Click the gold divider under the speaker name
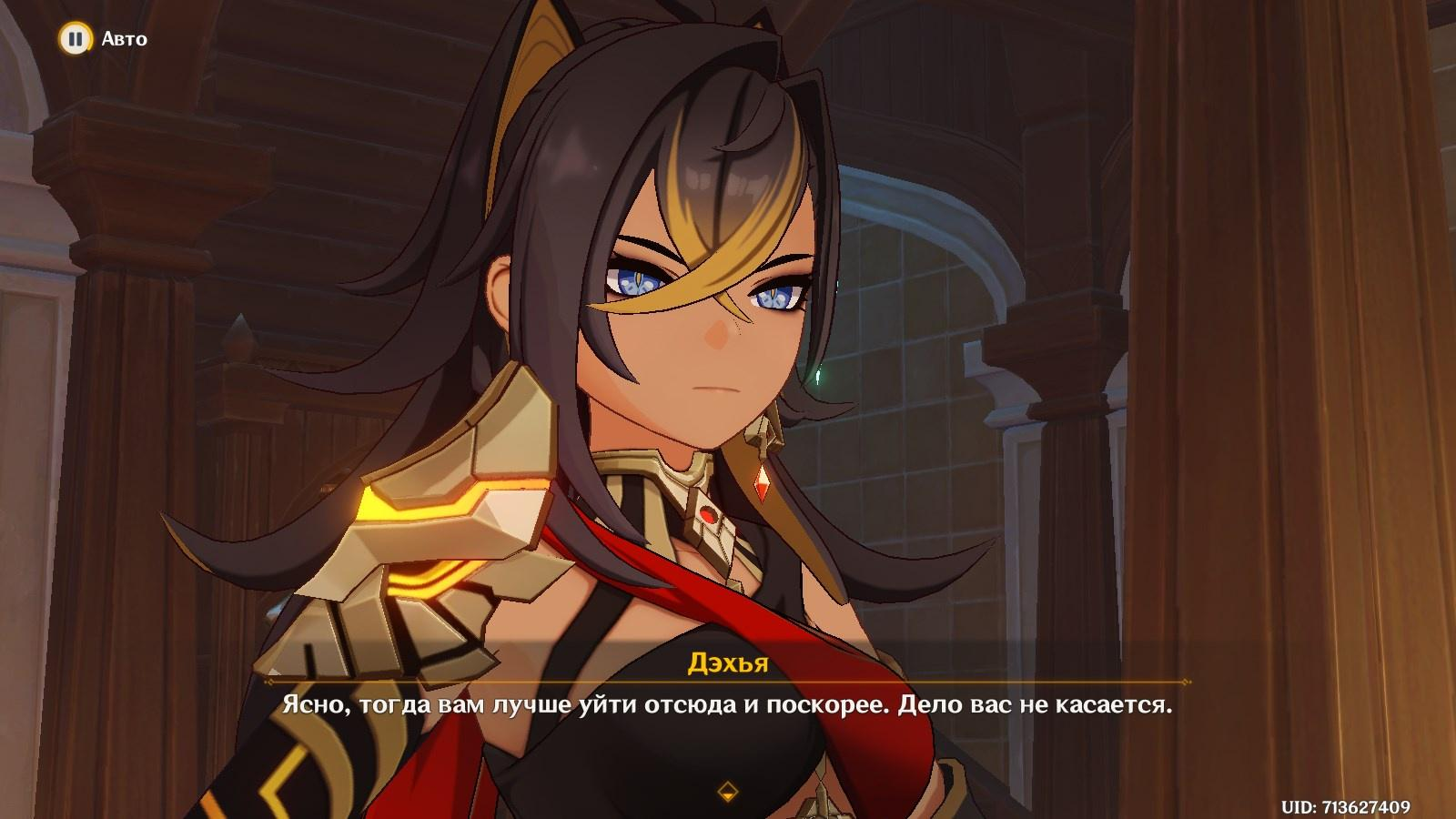 tap(728, 683)
